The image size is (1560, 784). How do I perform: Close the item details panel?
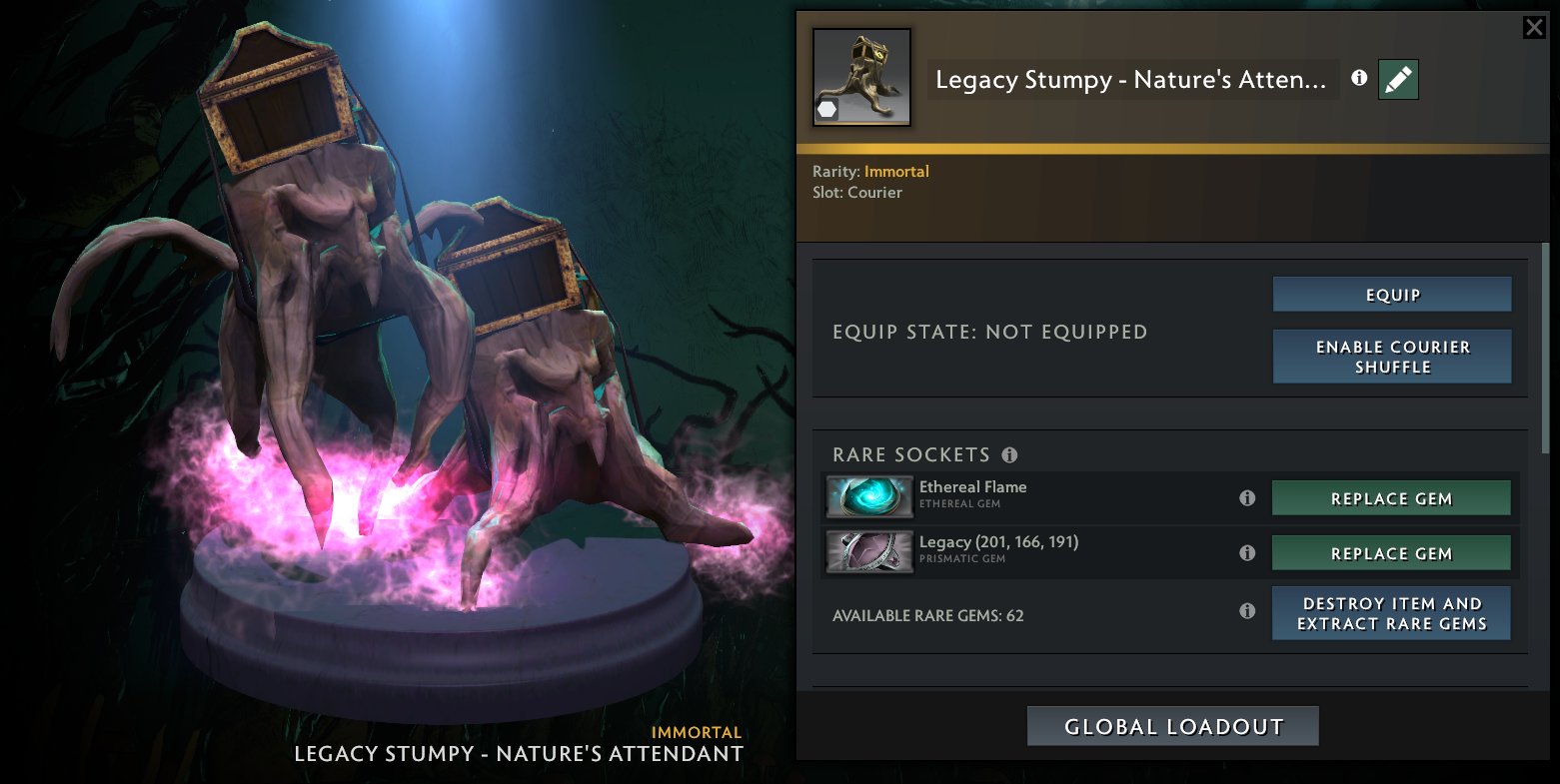point(1534,27)
